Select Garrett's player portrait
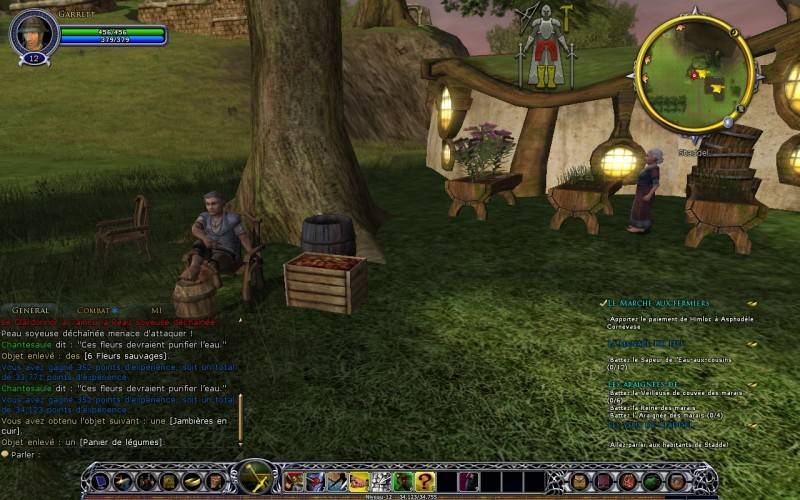This screenshot has width=800, height=500. (33, 34)
